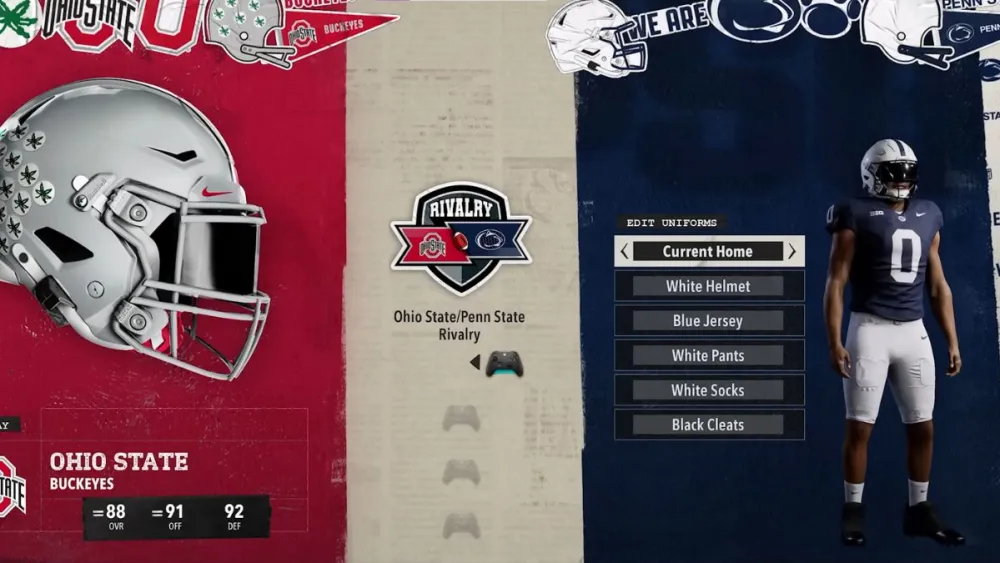Image resolution: width=1000 pixels, height=563 pixels.
Task: Choose the White Helmet option
Action: [708, 286]
